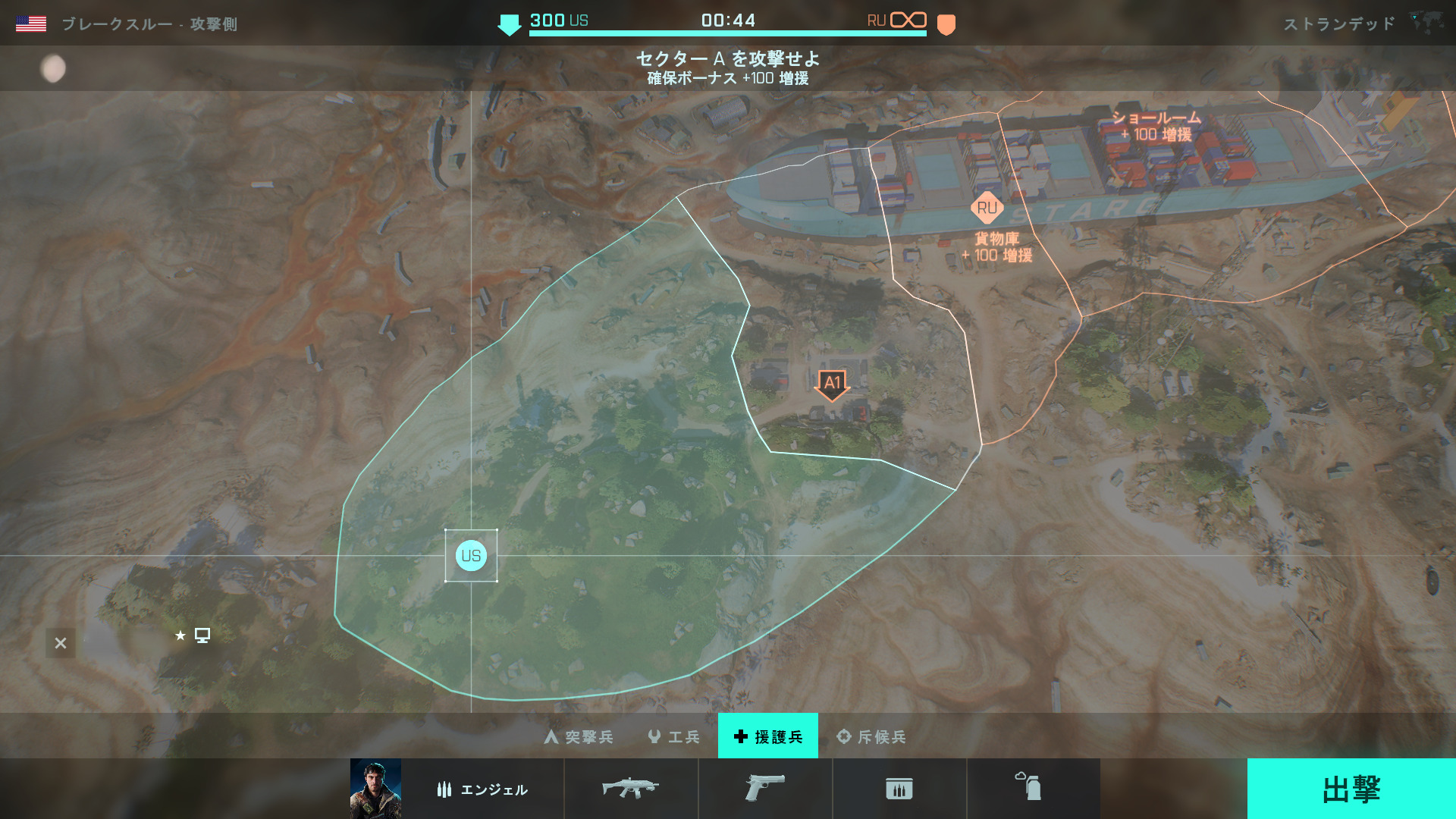Open the pistol sidearm slot

[x=764, y=789]
